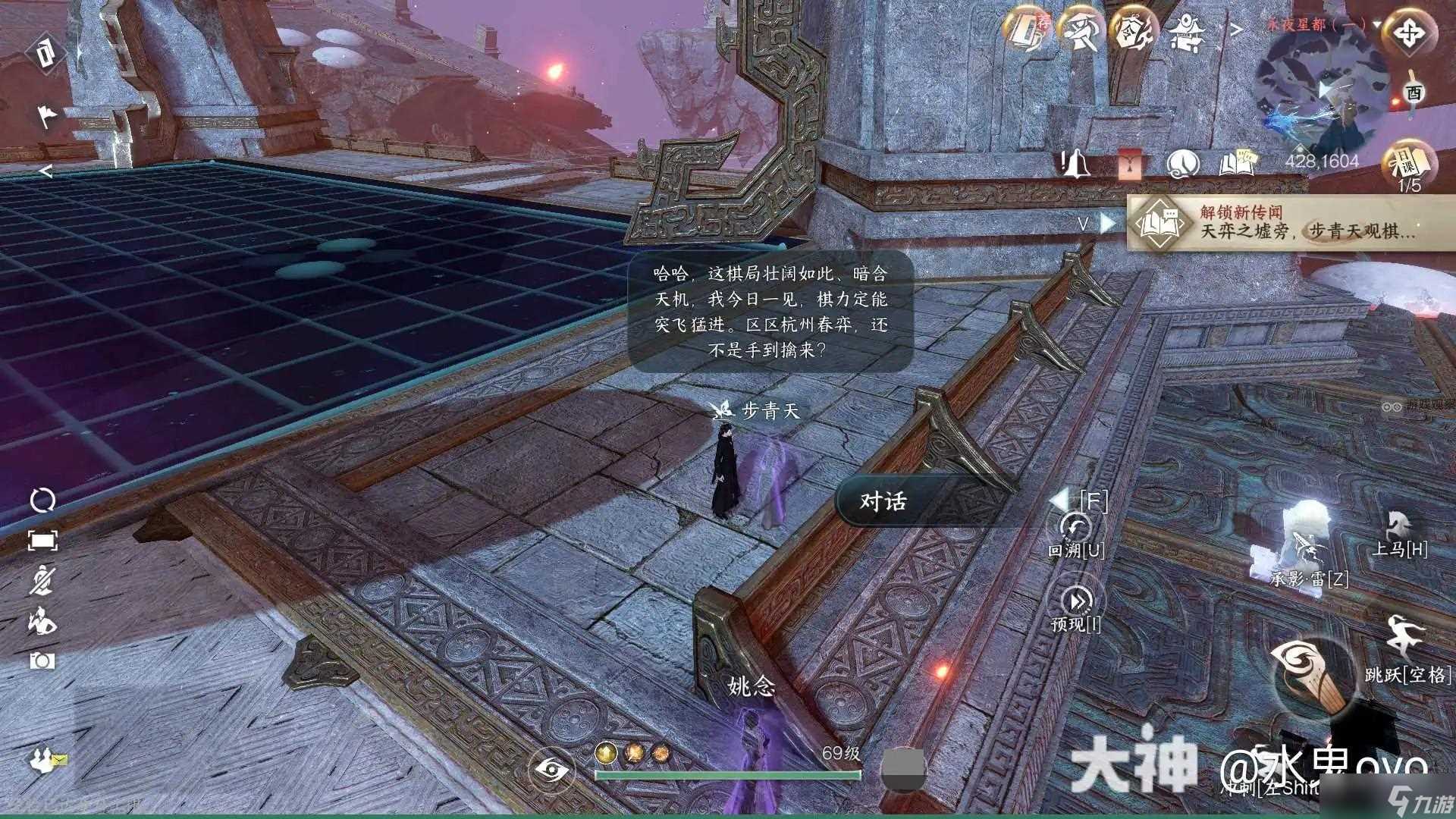This screenshot has height=819, width=1456.
Task: Click the 对话 dialogue button next to 步青天
Action: [x=886, y=500]
